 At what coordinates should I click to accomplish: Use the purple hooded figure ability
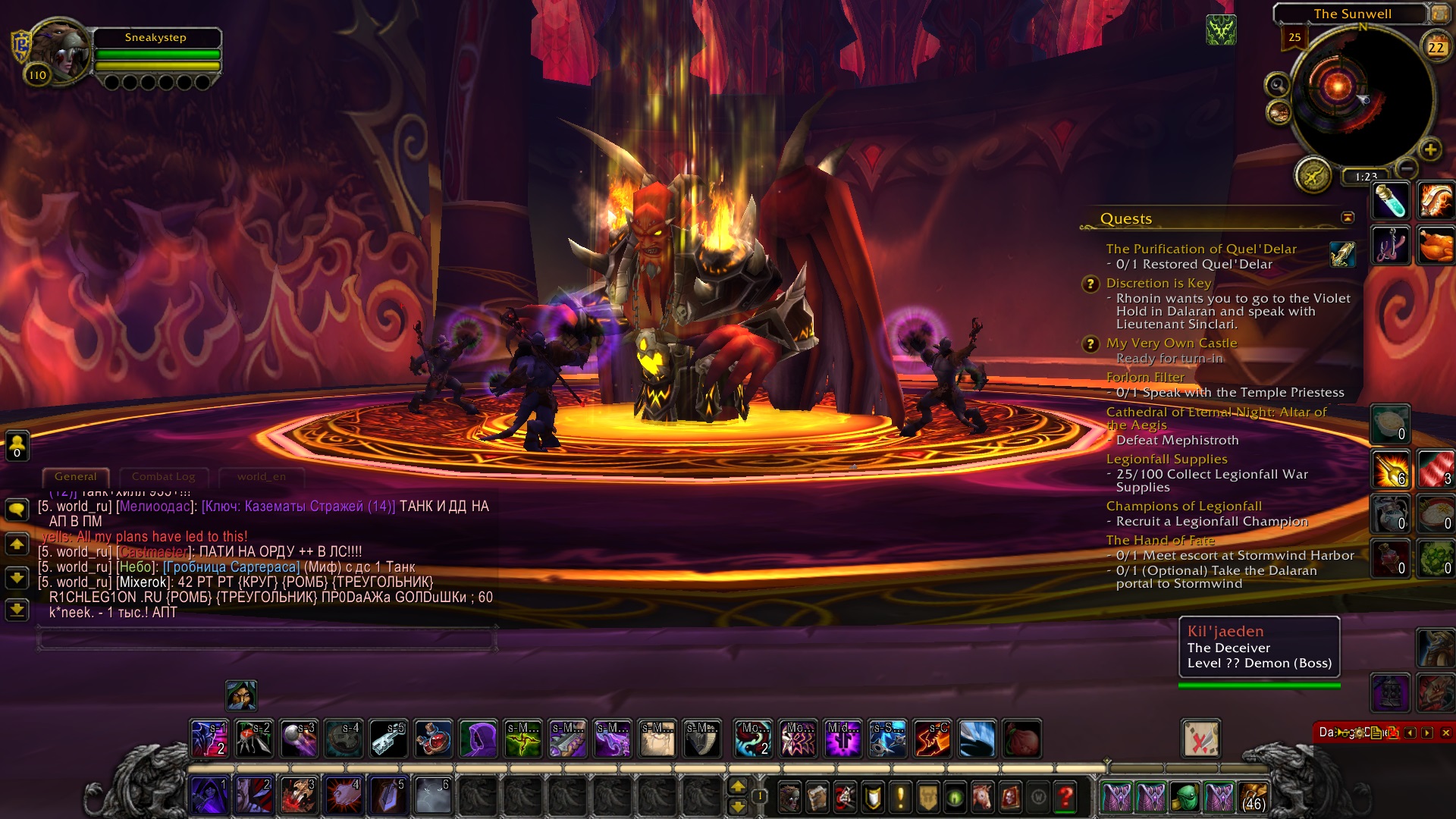479,739
